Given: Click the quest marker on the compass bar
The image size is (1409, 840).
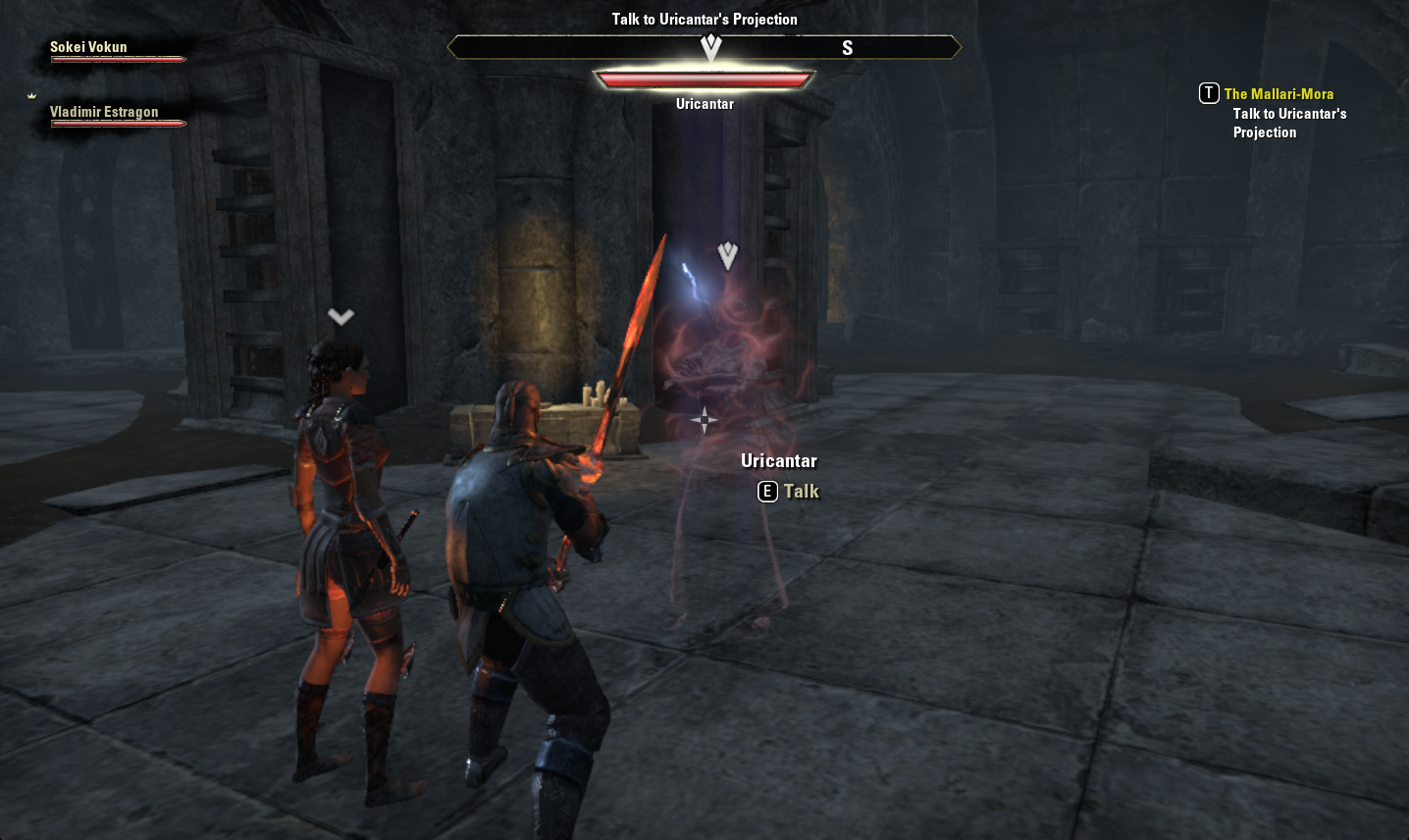Looking at the screenshot, I should (711, 46).
